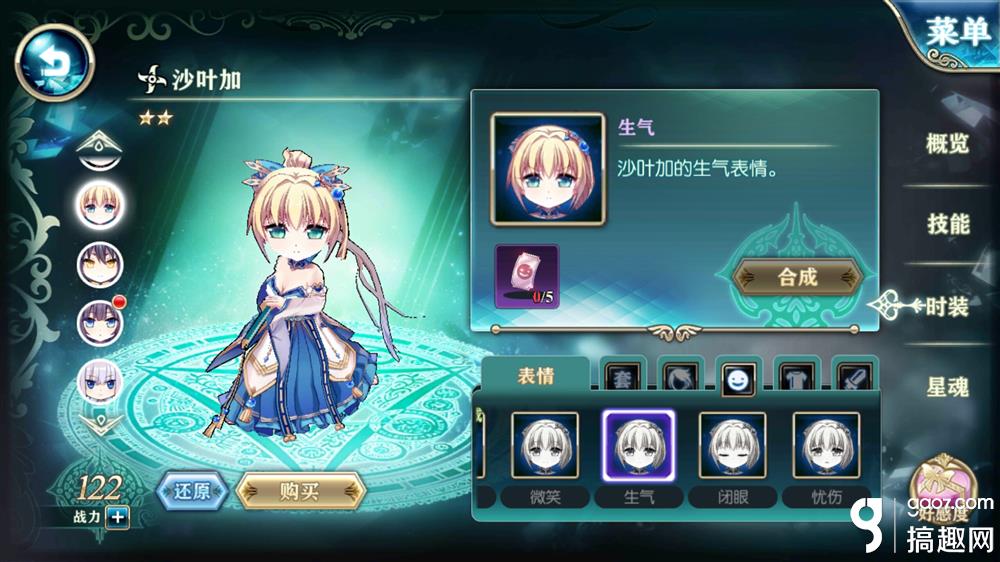The width and height of the screenshot is (1000, 562).
Task: Open the 星魂 star soul section
Action: click(x=947, y=388)
